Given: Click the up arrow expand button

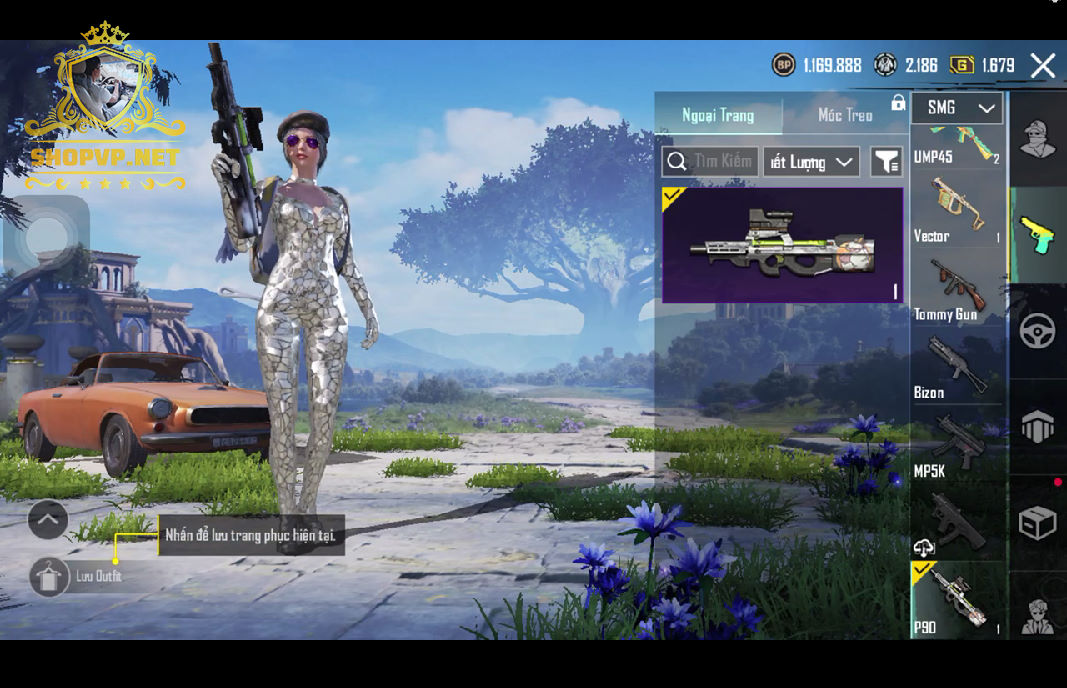Looking at the screenshot, I should (x=48, y=520).
